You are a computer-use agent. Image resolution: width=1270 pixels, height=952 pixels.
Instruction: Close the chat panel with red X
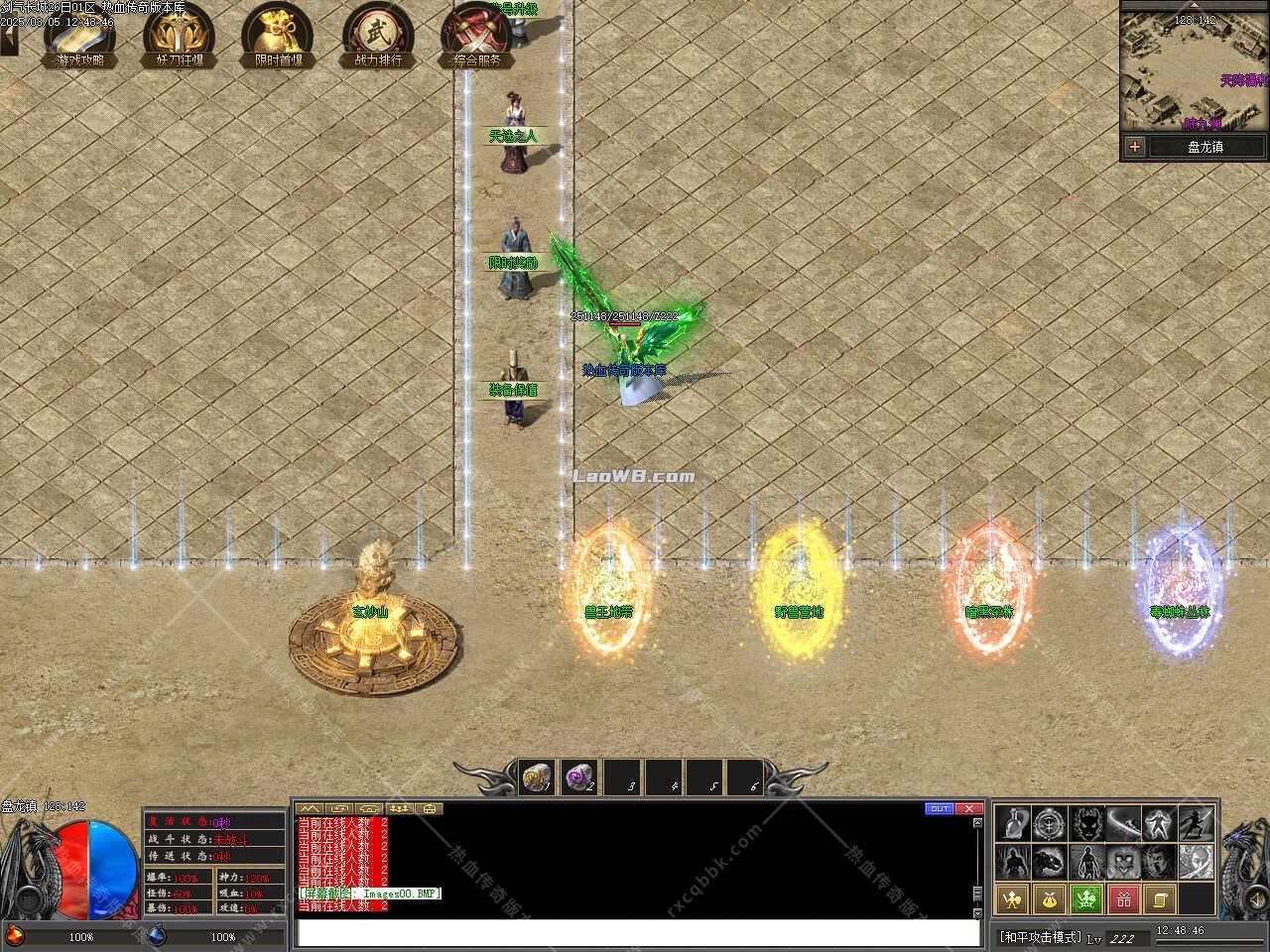[968, 808]
